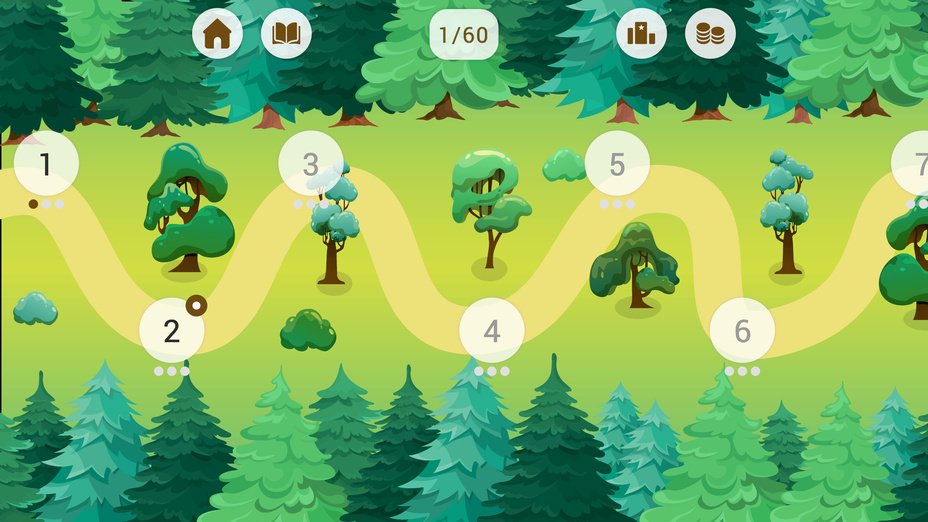Select level 1 on the path
This screenshot has height=522, width=928.
point(46,163)
